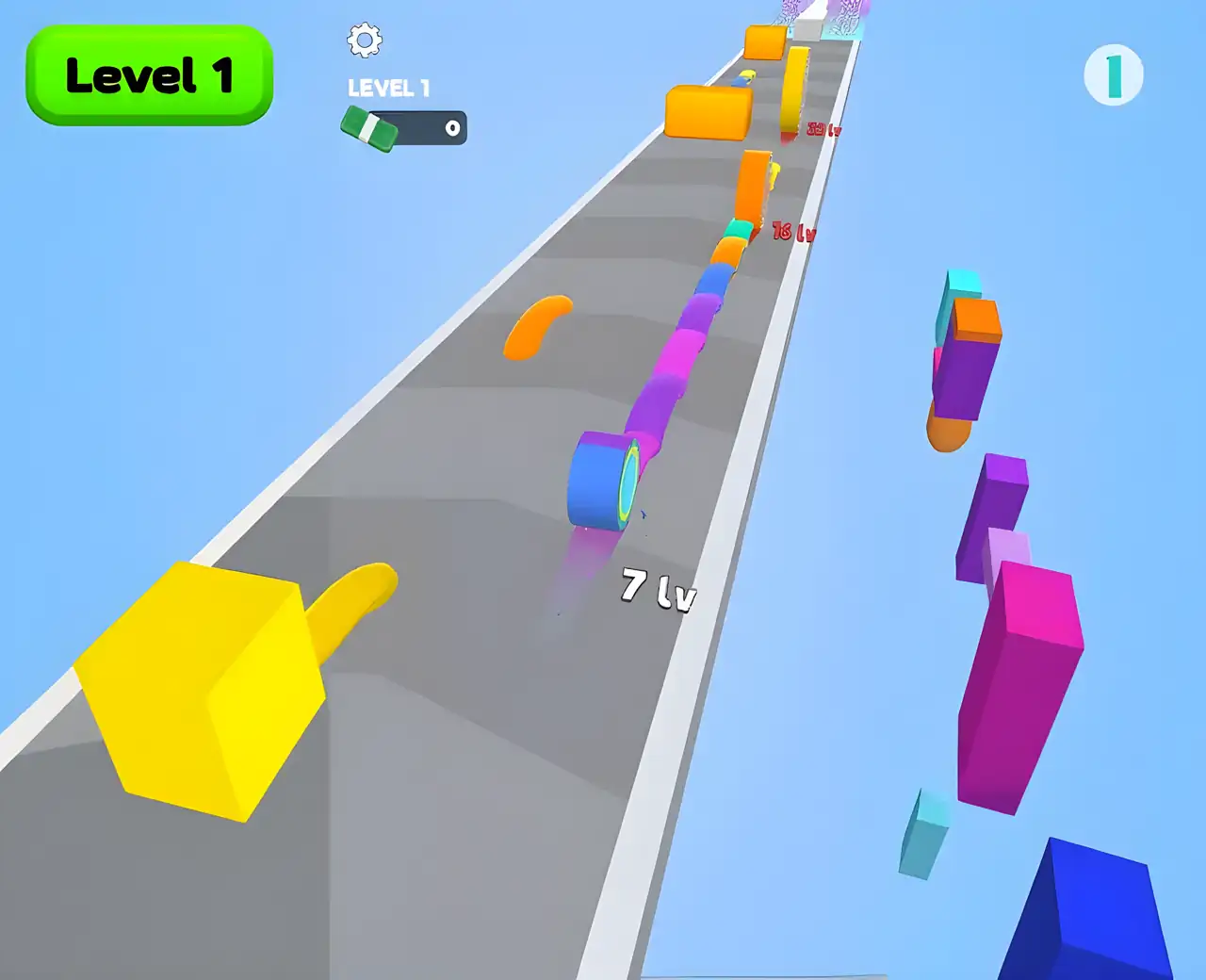The image size is (1206, 980).
Task: Select the LEVEL 1 header text
Action: coord(388,87)
